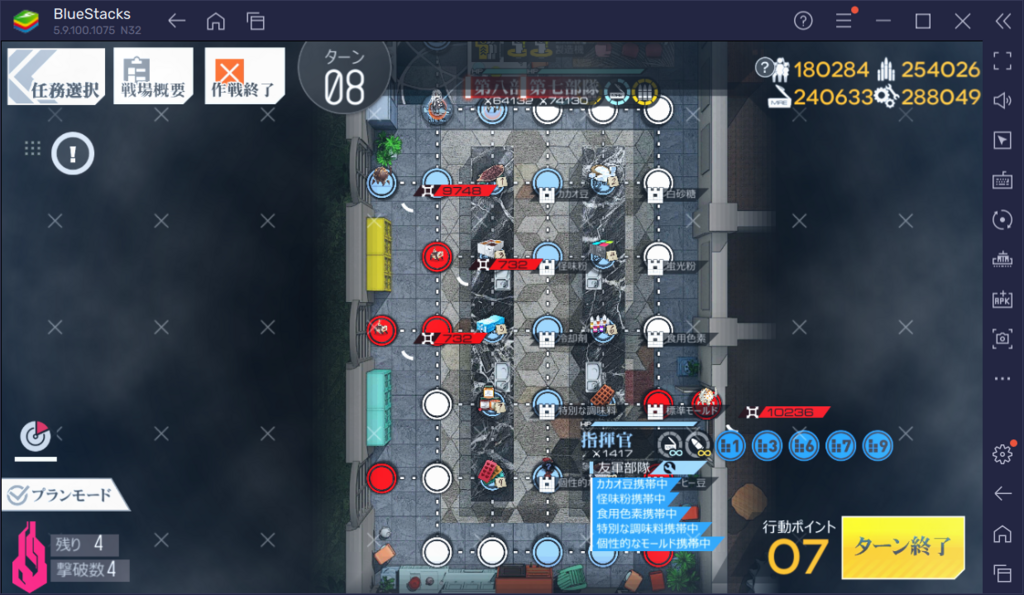The height and width of the screenshot is (595, 1024).
Task: Open BlueStacks settings gear
Action: pos(1002,453)
